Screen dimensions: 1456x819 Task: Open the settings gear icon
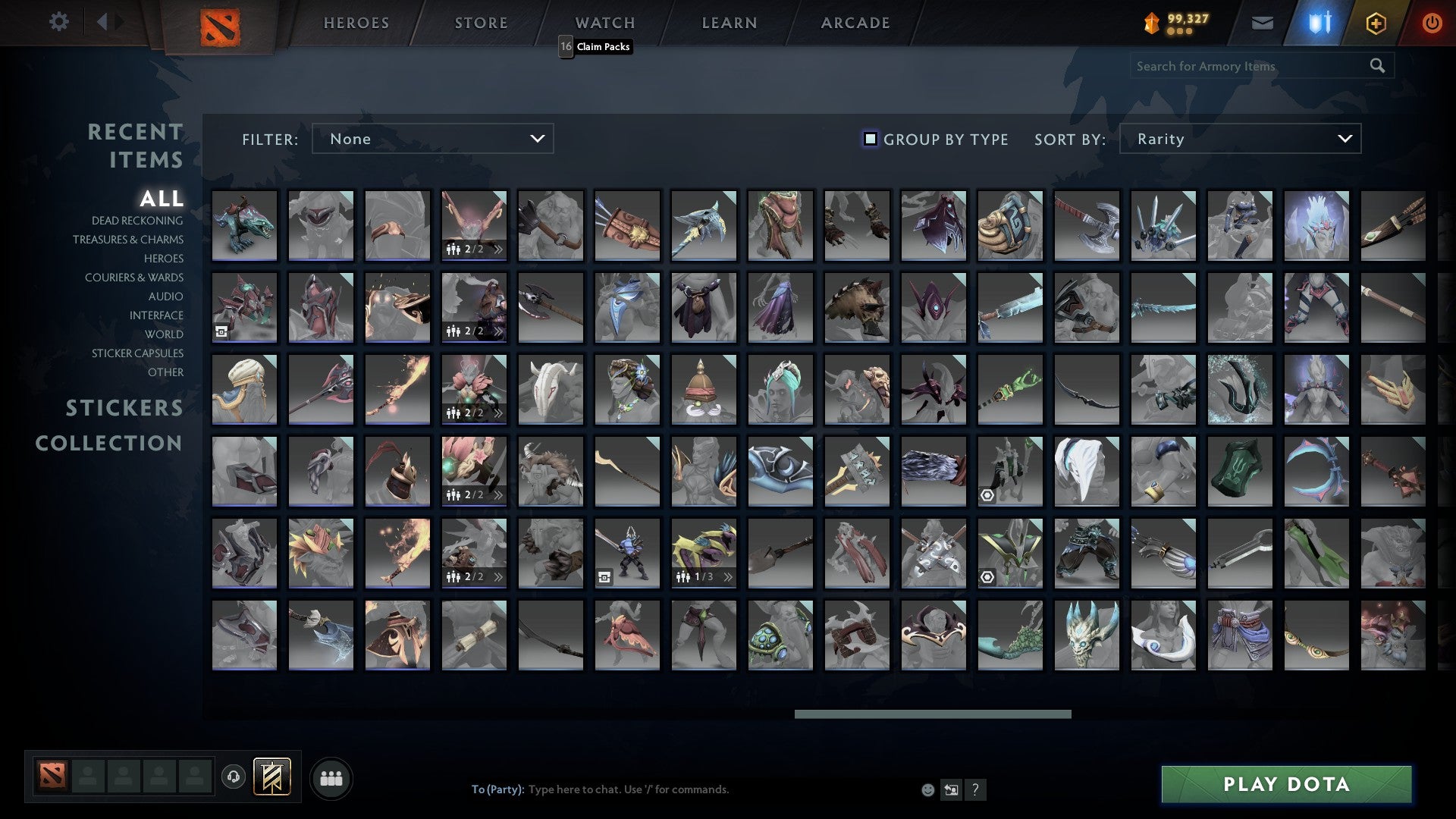tap(59, 22)
